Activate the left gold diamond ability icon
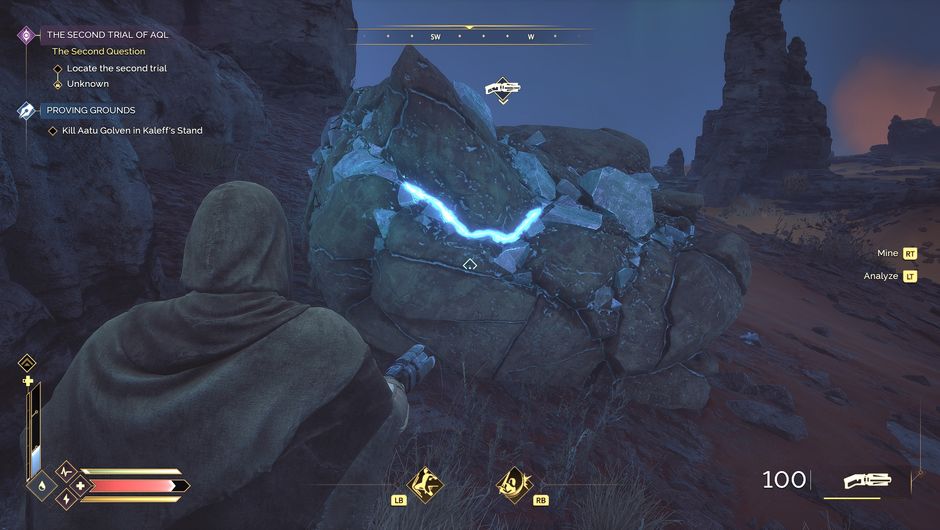This screenshot has width=940, height=530. pos(428,484)
